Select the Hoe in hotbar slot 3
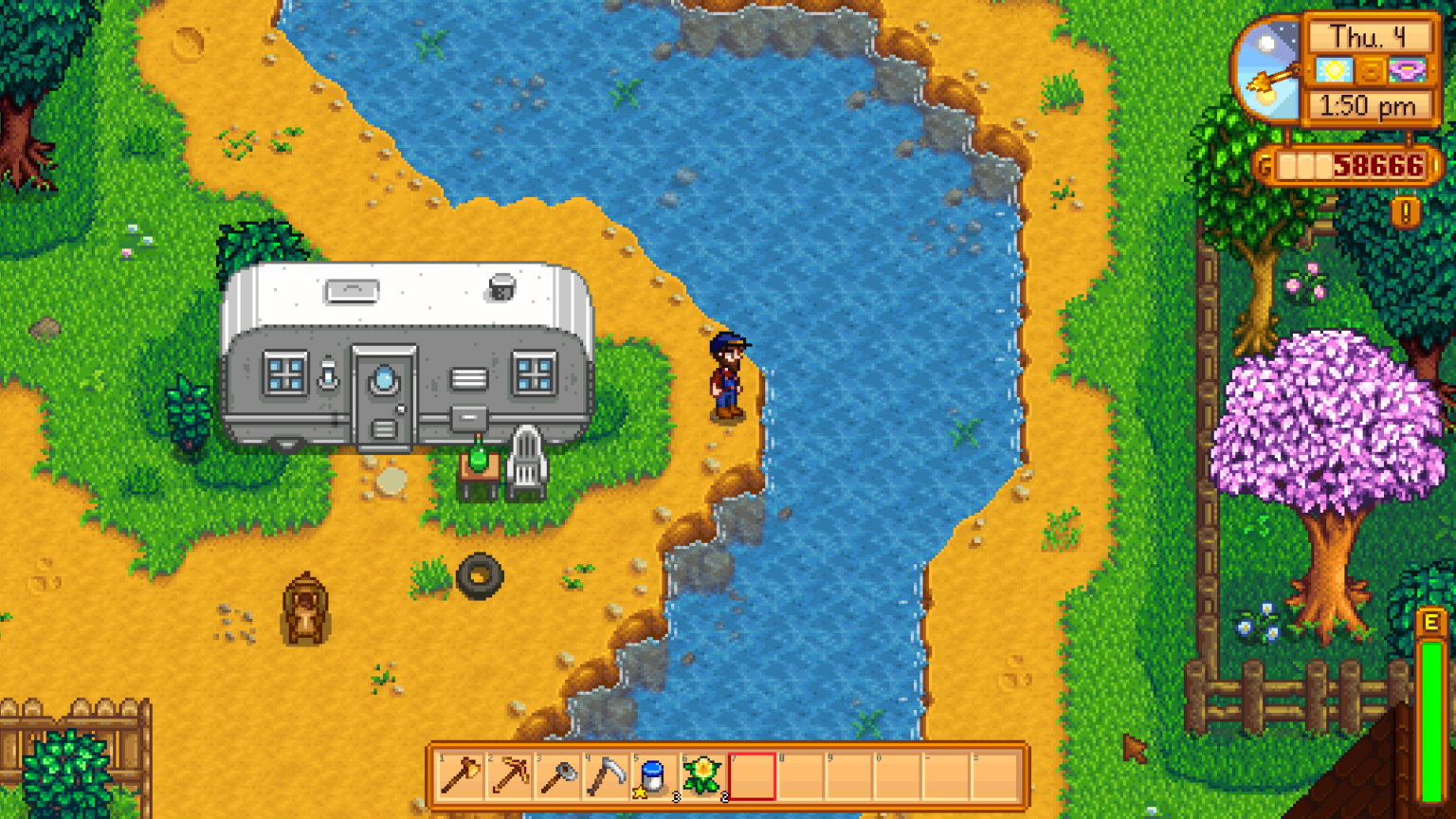Screen dimensions: 1456x819 point(558,777)
